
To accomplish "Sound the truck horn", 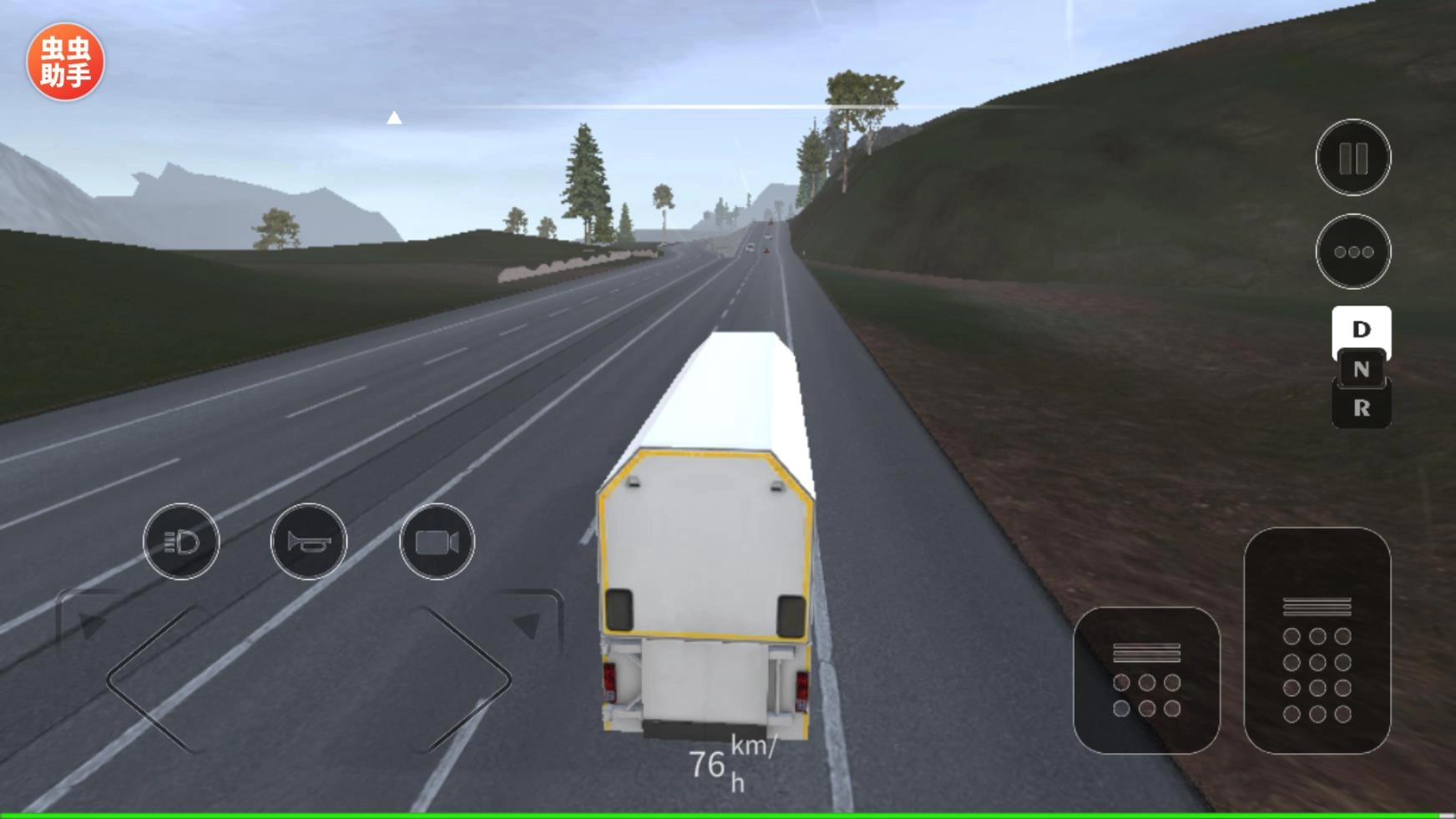I will tap(308, 542).
